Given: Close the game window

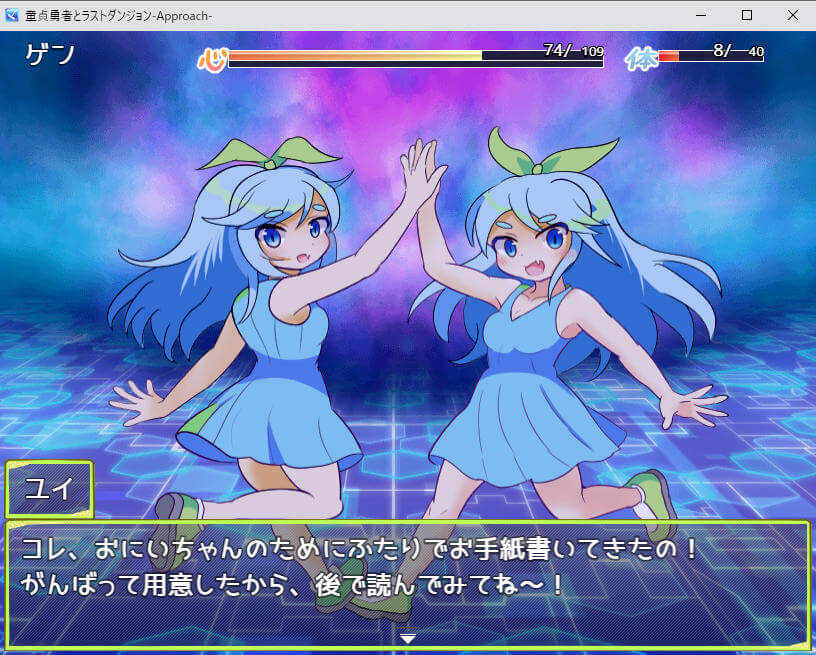Looking at the screenshot, I should pos(792,15).
